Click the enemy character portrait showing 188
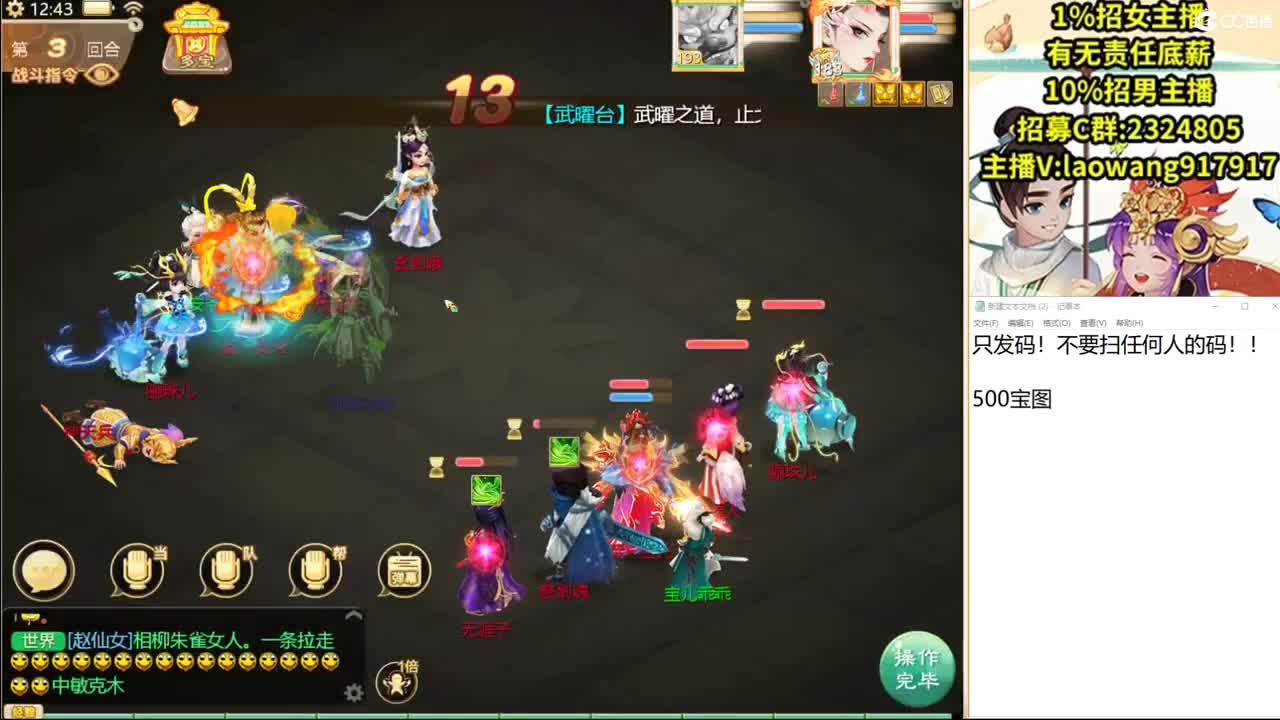 tap(855, 40)
